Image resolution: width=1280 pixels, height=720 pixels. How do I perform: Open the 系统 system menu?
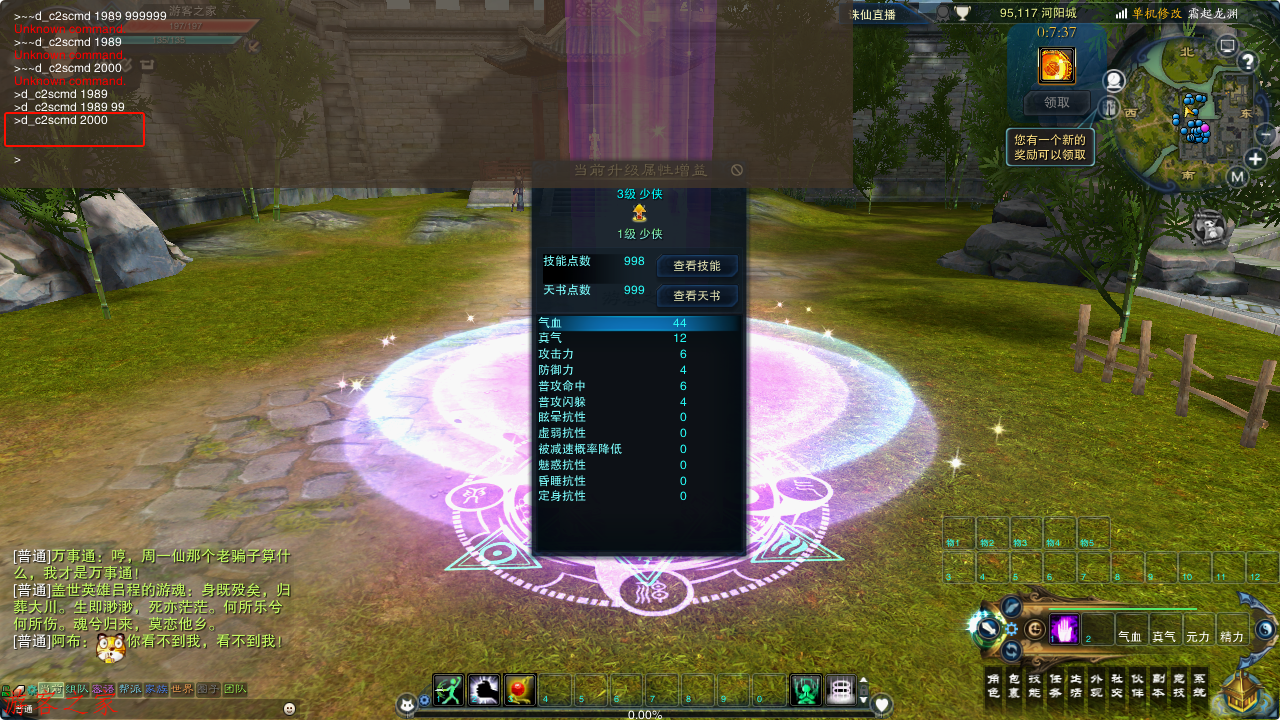(1199, 684)
